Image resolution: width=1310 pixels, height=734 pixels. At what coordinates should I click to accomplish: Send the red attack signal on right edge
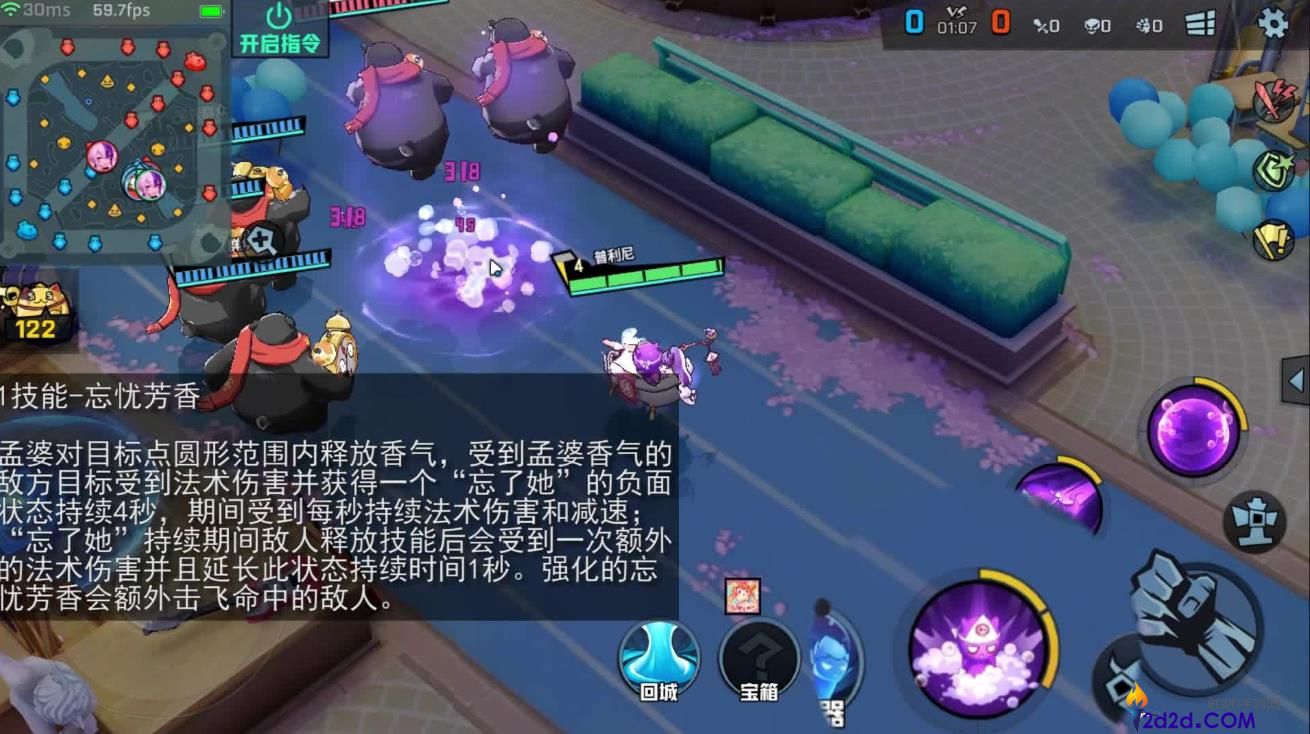point(1272,99)
